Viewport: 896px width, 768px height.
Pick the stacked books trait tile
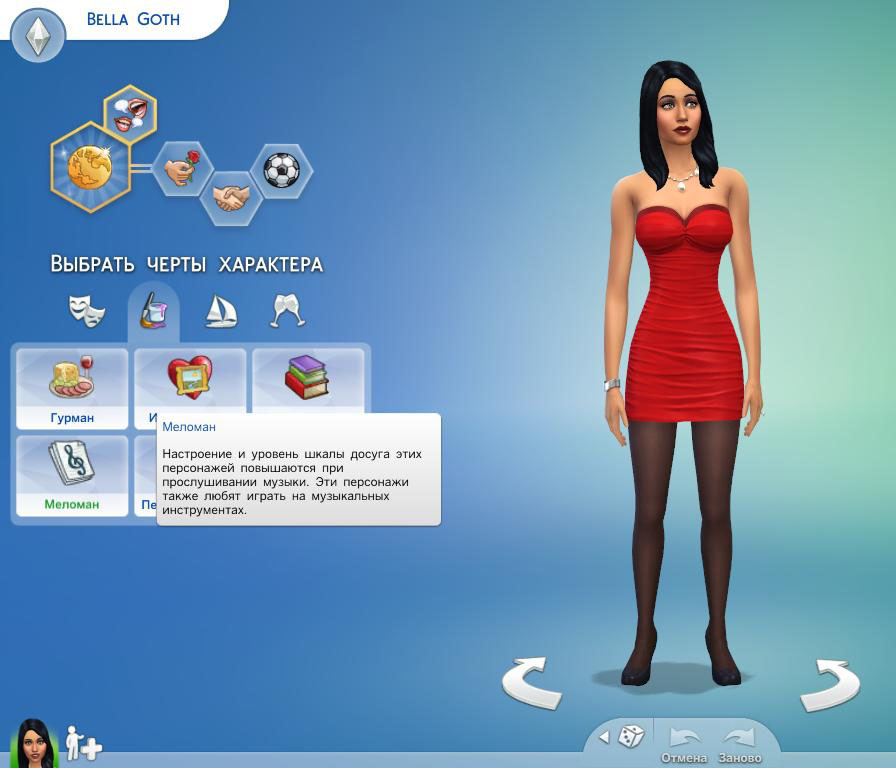(x=307, y=378)
